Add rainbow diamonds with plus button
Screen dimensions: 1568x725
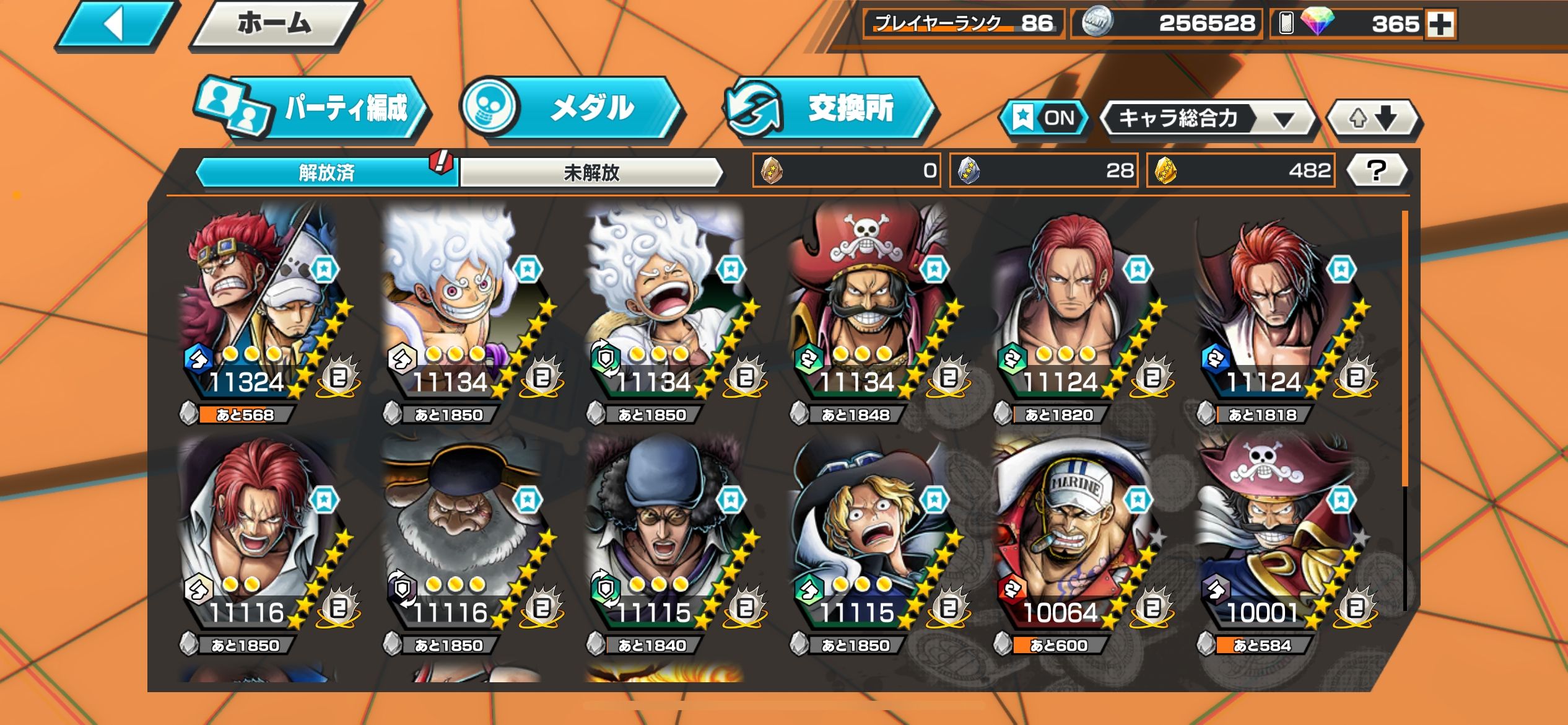tap(1440, 25)
